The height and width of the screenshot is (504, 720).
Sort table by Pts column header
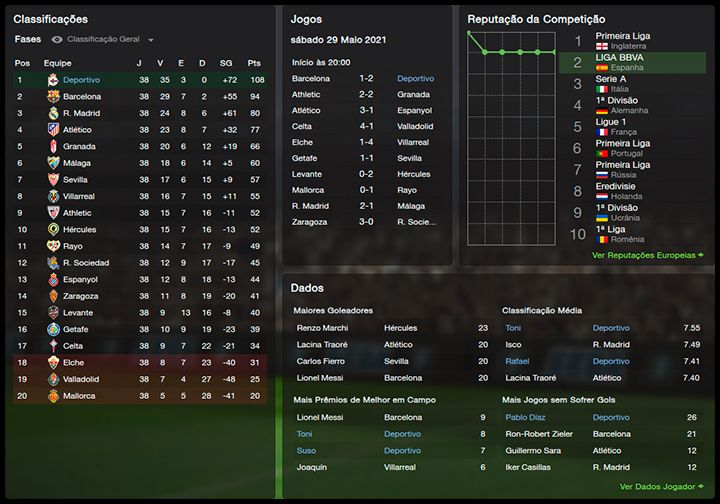pyautogui.click(x=254, y=62)
